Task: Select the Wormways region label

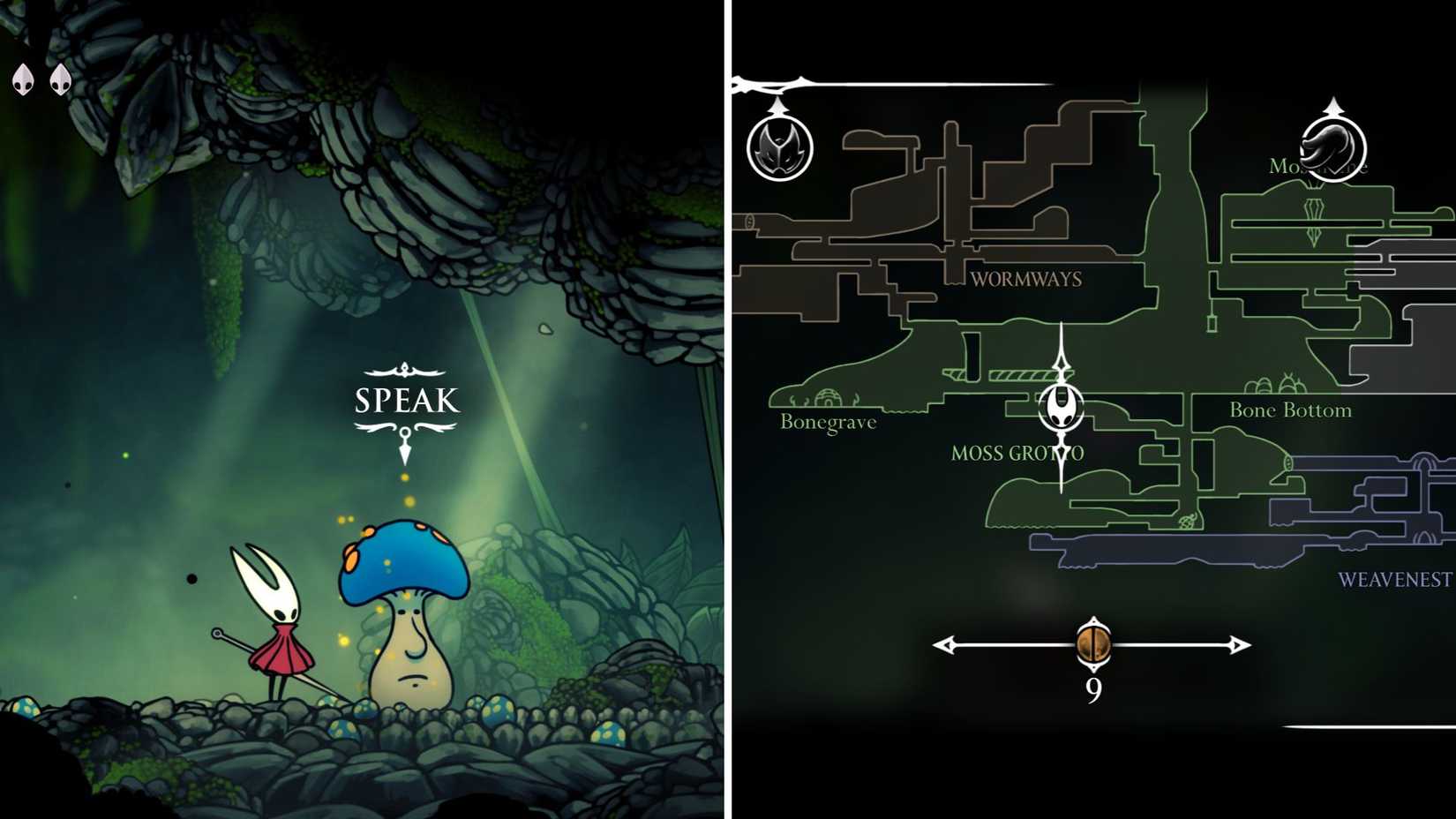Action: [1026, 279]
